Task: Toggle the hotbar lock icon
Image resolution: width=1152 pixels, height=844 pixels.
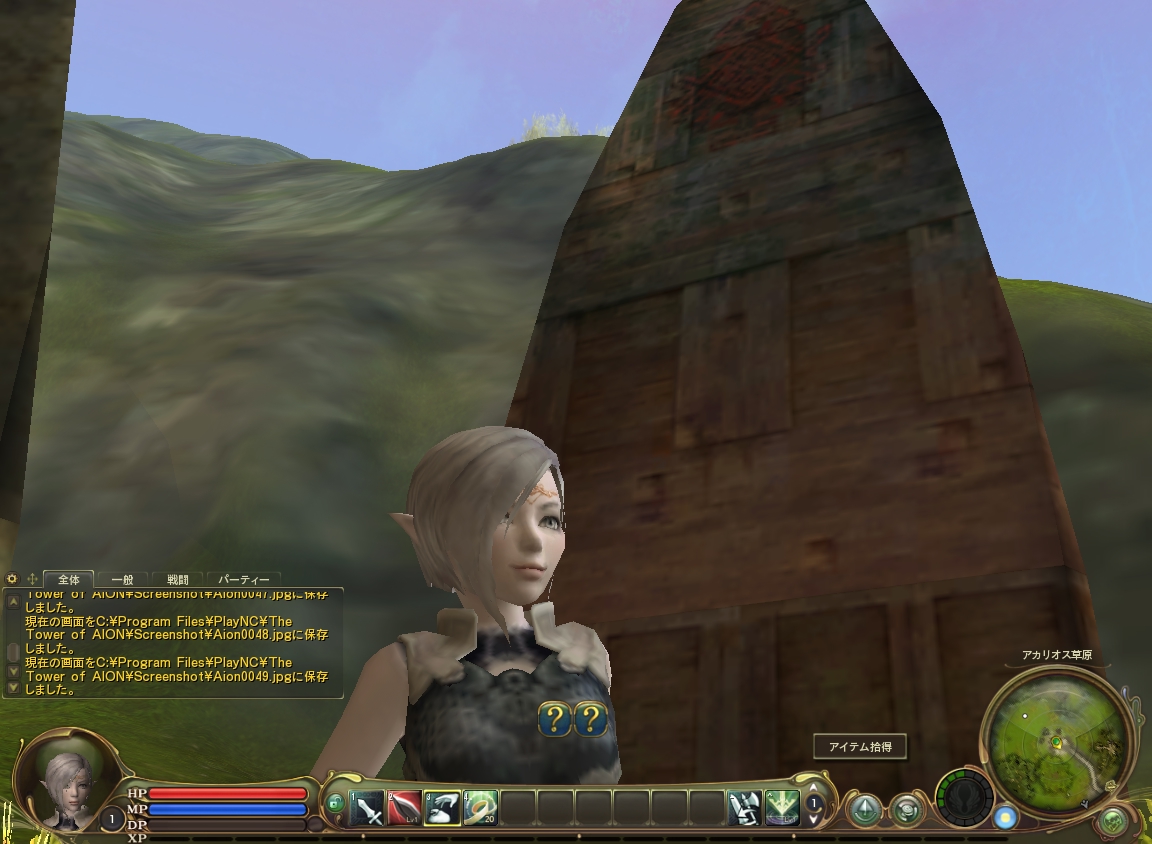Action: tap(335, 803)
